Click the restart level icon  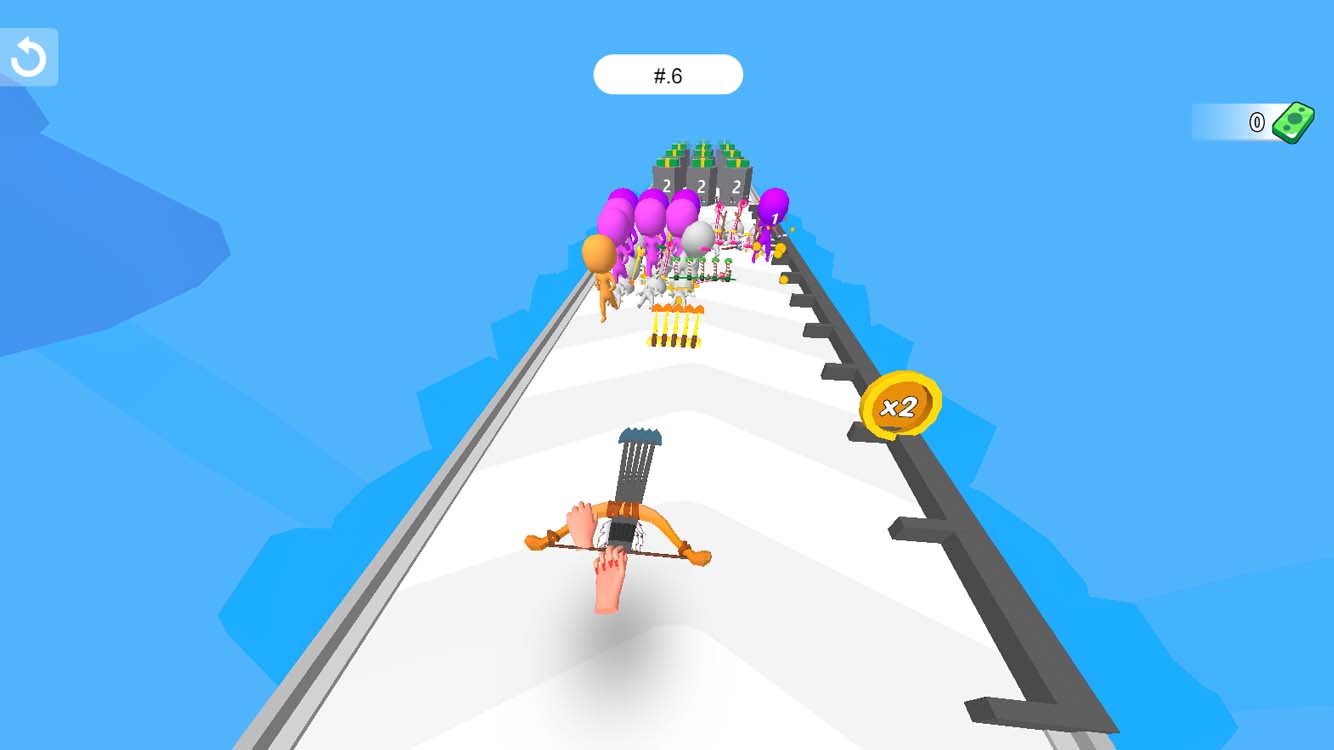point(28,55)
